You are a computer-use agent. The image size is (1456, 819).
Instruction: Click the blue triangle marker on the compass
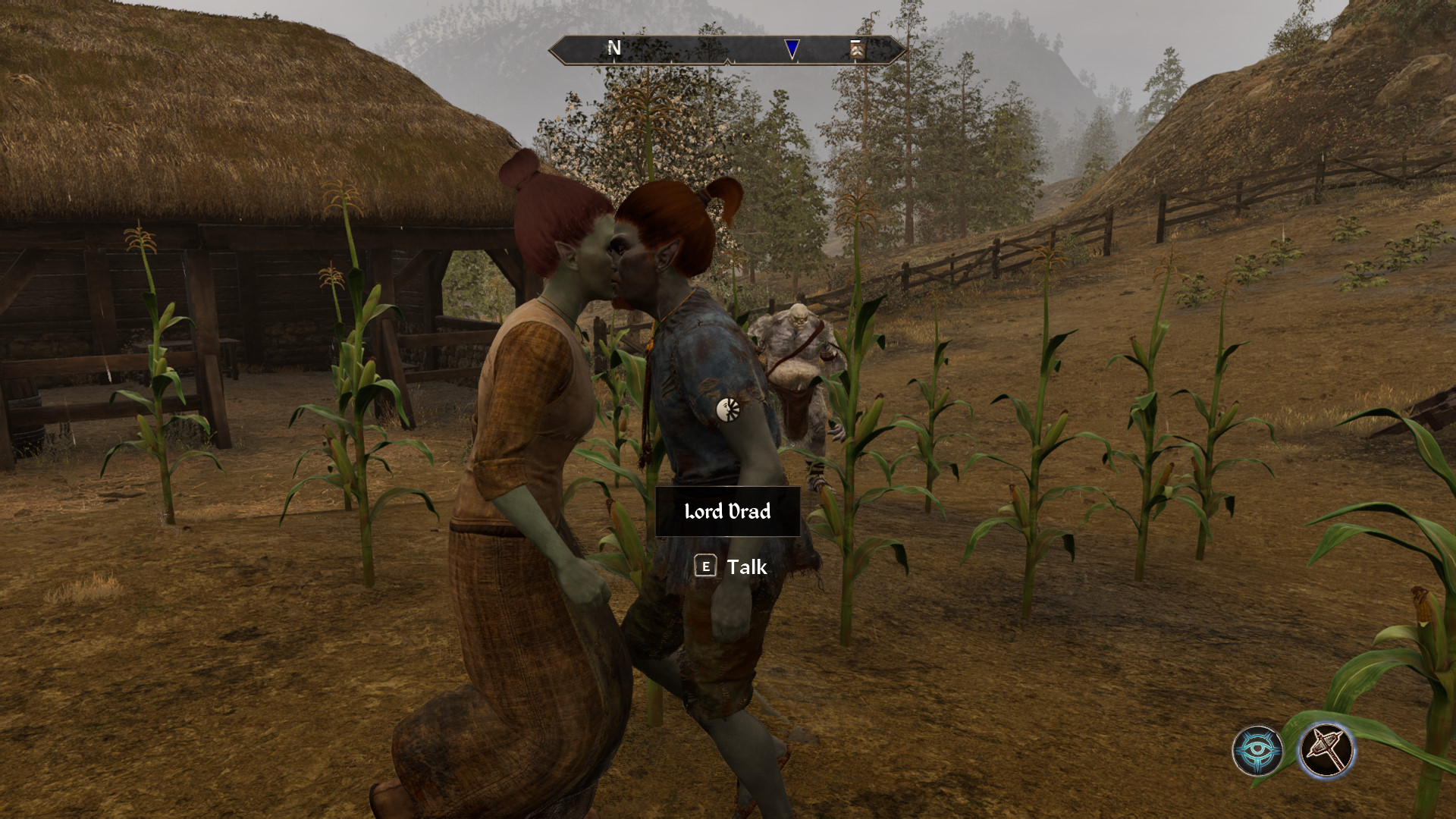point(792,49)
